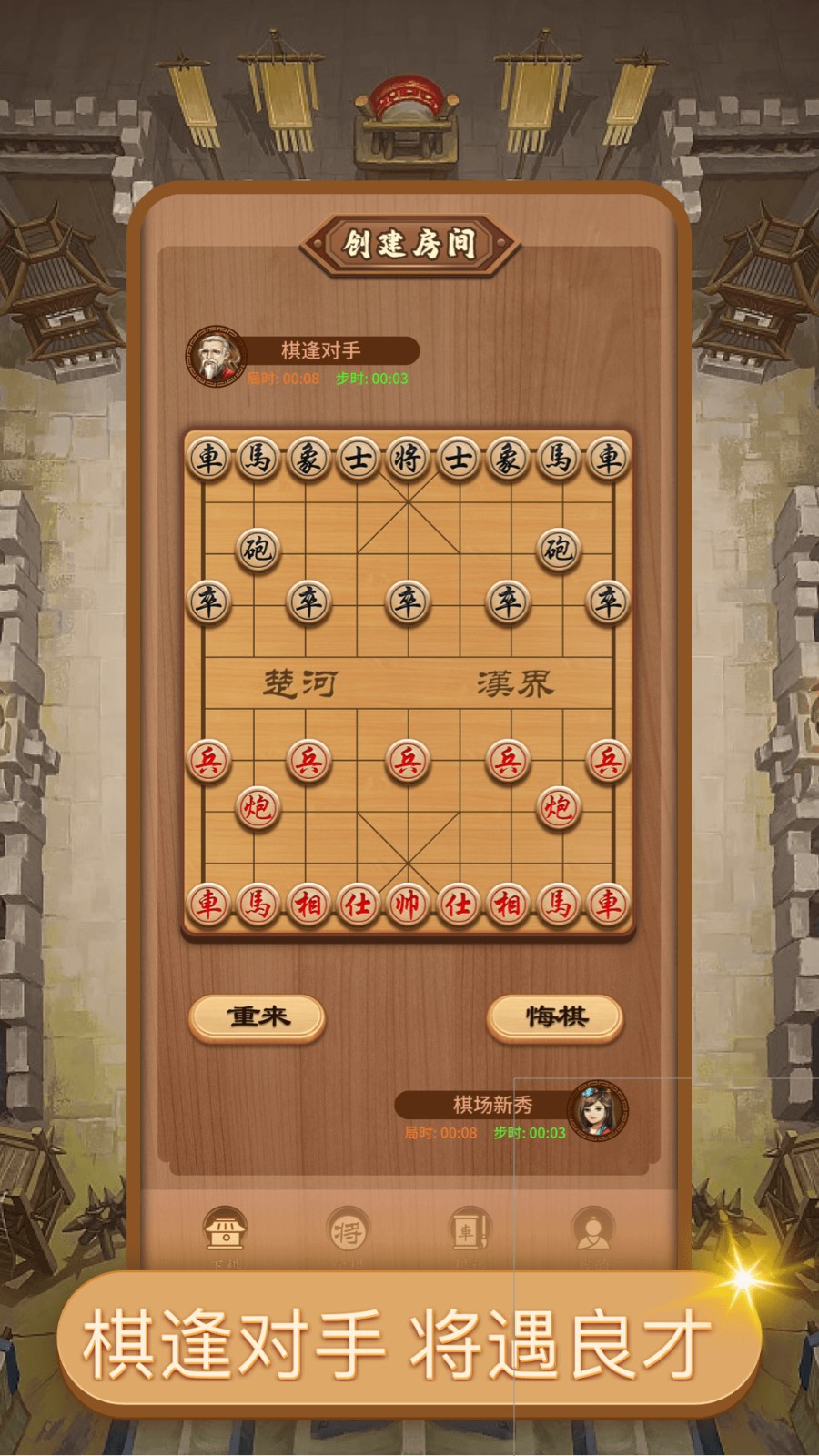Undo the last move with 悔棋
Image resolution: width=819 pixels, height=1456 pixels.
(555, 1016)
